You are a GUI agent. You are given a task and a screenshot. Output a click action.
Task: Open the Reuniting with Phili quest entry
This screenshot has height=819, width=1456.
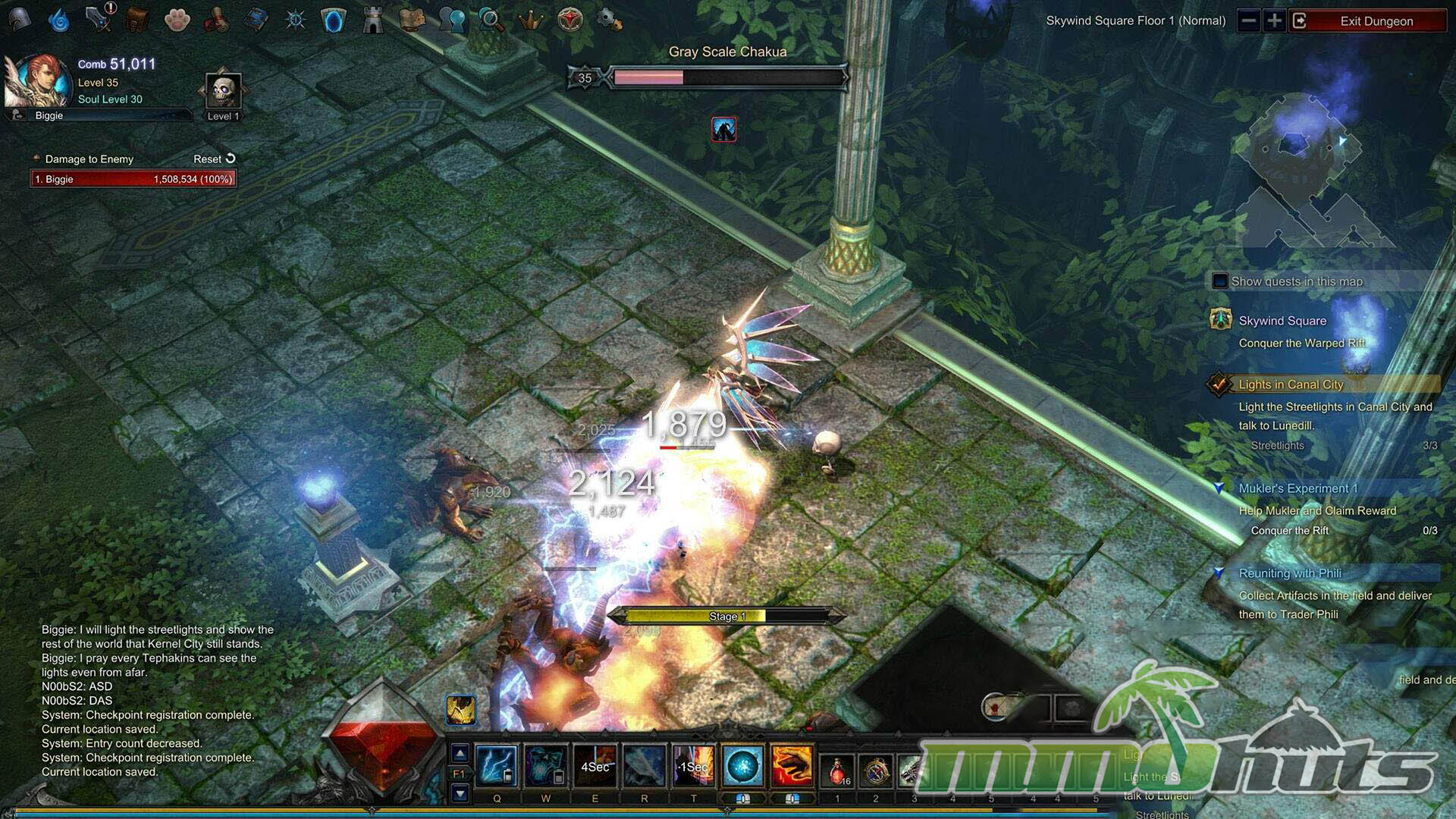click(1289, 573)
